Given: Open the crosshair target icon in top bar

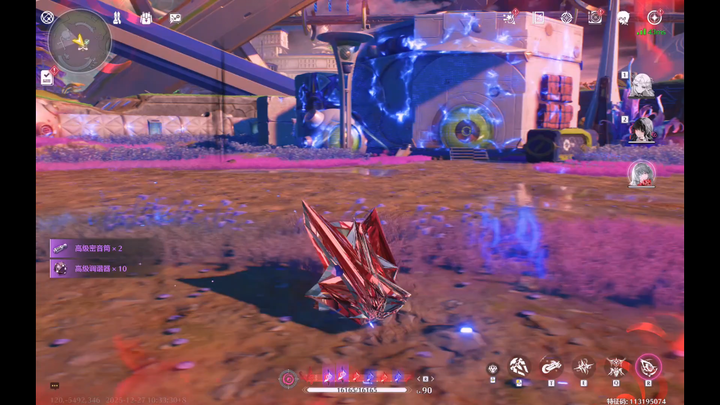Looking at the screenshot, I should click(567, 17).
